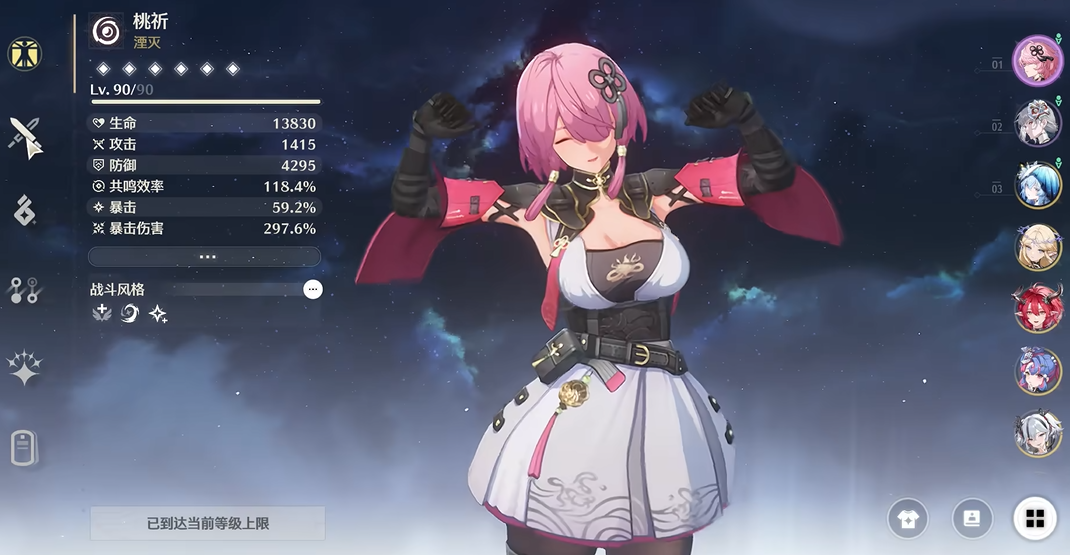Expand the full stats list with the three-dot bar

coord(205,257)
